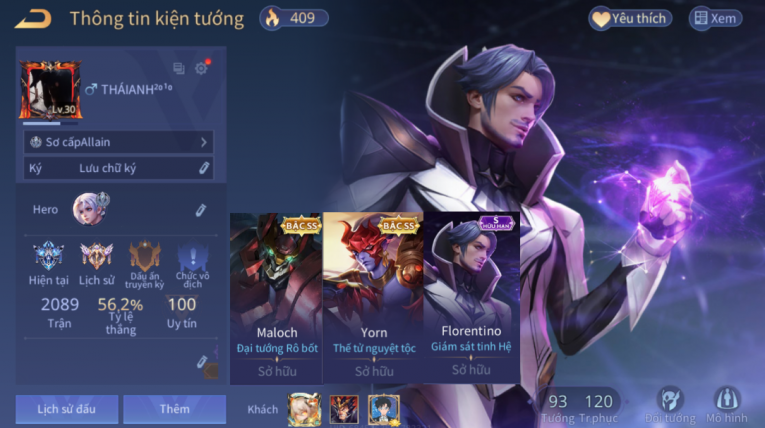Viewport: 765px width, 428px height.
Task: Open the Xem view button
Action: 715,18
